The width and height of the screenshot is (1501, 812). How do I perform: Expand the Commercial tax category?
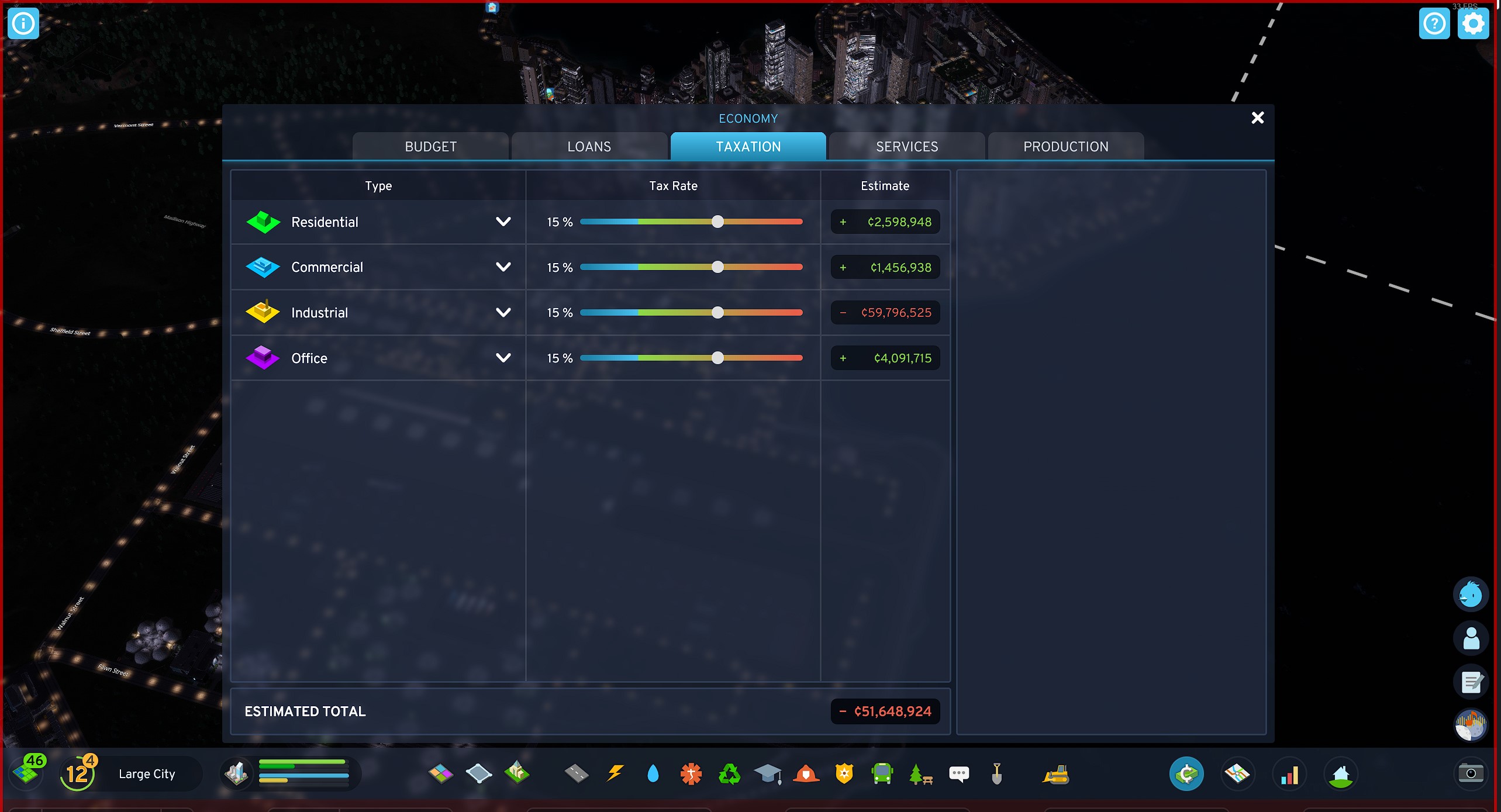502,267
